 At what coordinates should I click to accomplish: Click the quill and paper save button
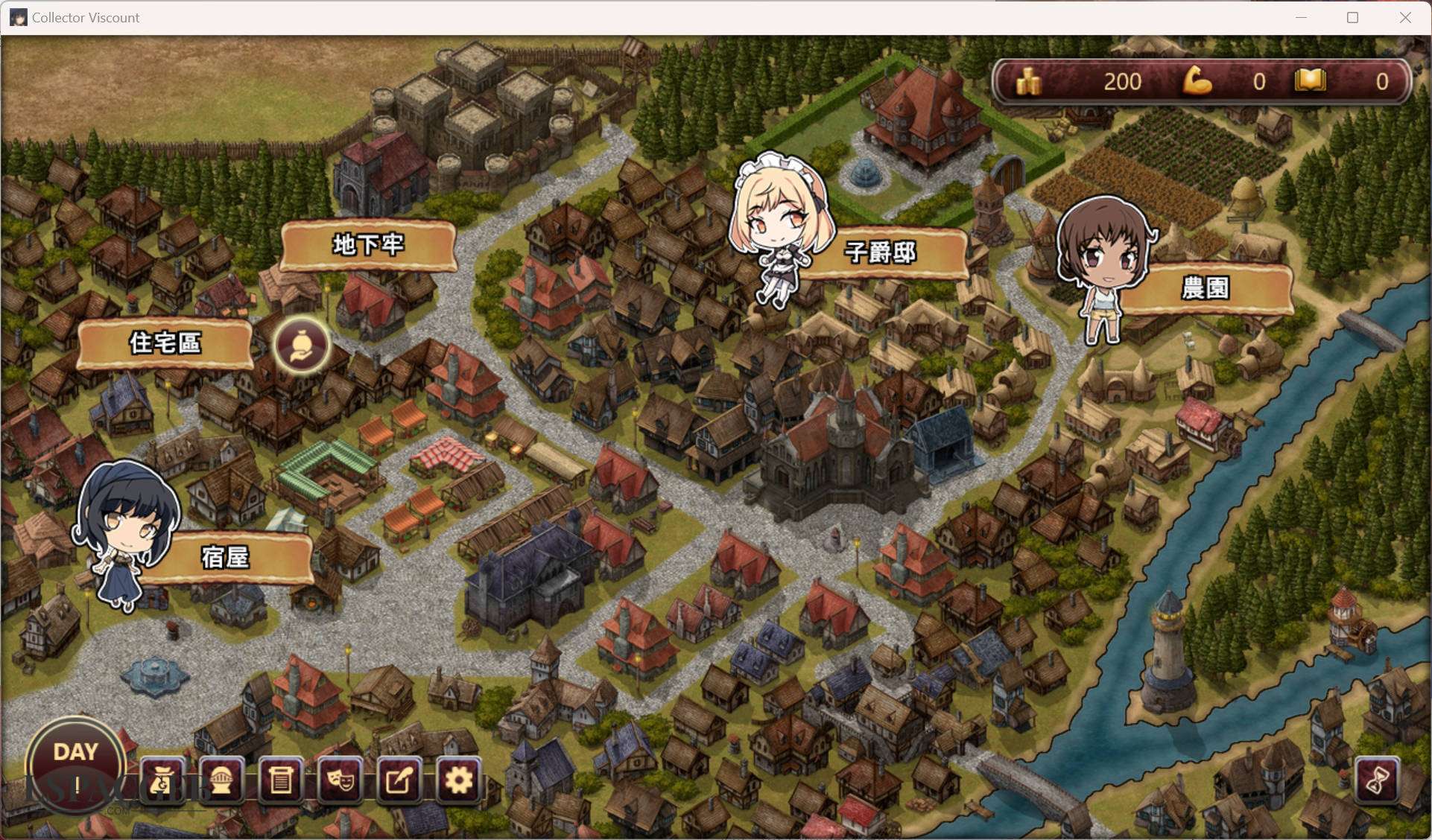(x=399, y=780)
